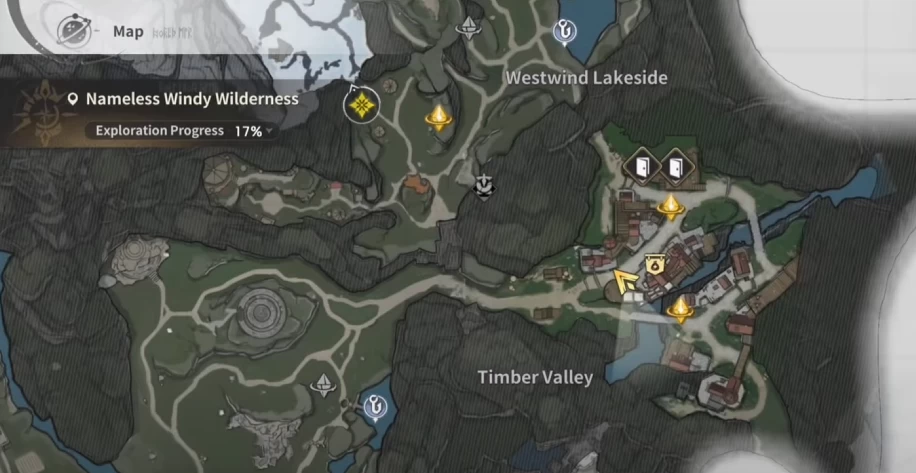Image resolution: width=916 pixels, height=473 pixels.
Task: Click the yellow player arrow on the map
Action: tap(627, 283)
